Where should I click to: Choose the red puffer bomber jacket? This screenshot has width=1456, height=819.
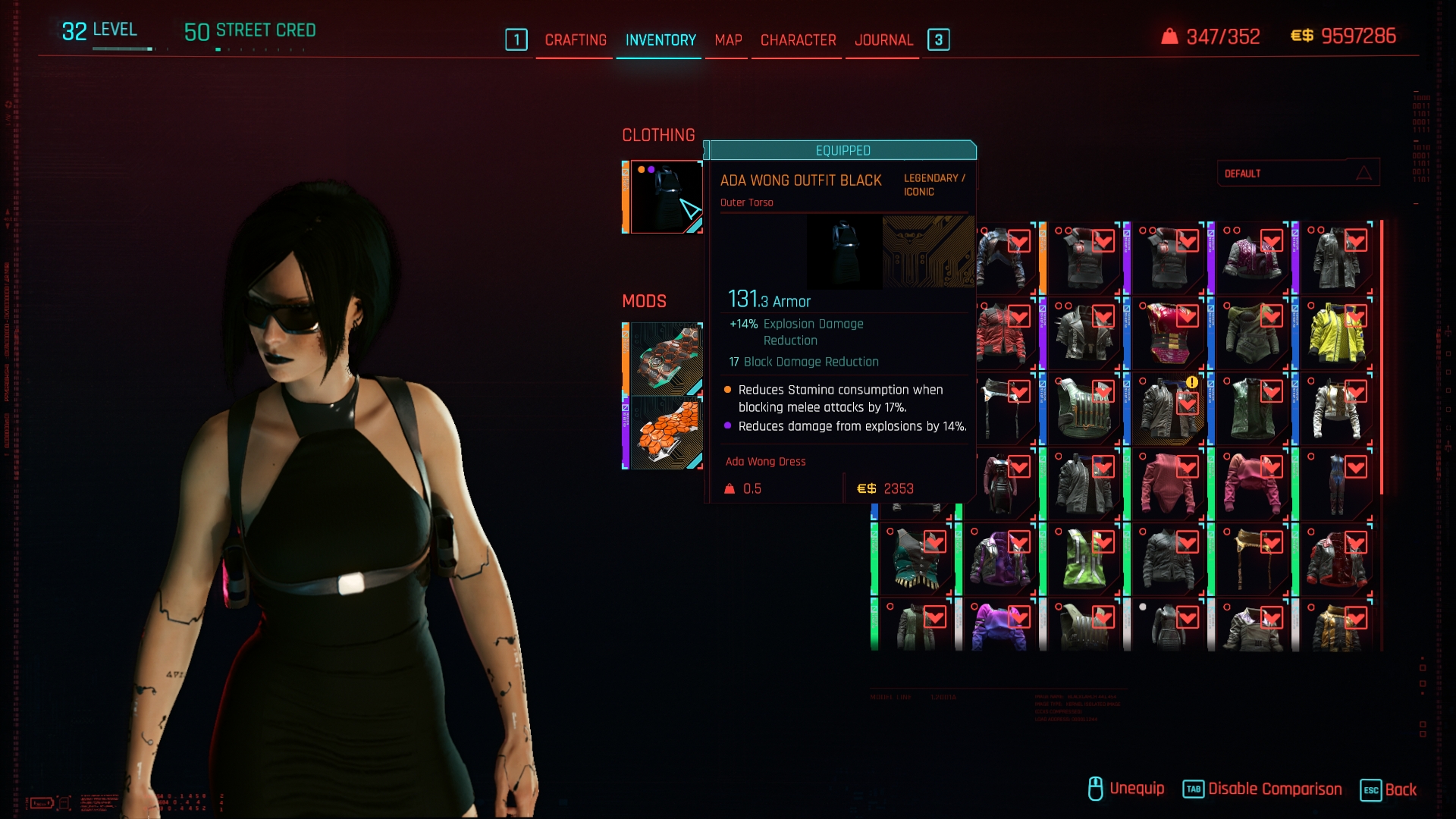[1003, 334]
